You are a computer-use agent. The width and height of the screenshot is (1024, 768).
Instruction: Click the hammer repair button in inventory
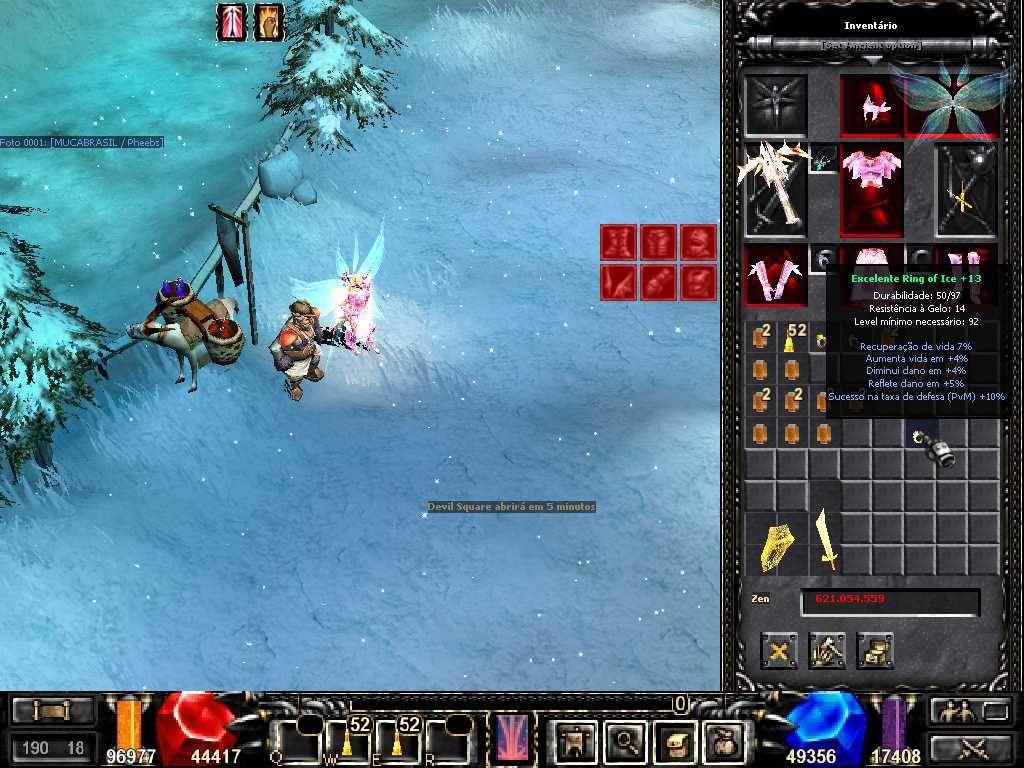coord(828,651)
